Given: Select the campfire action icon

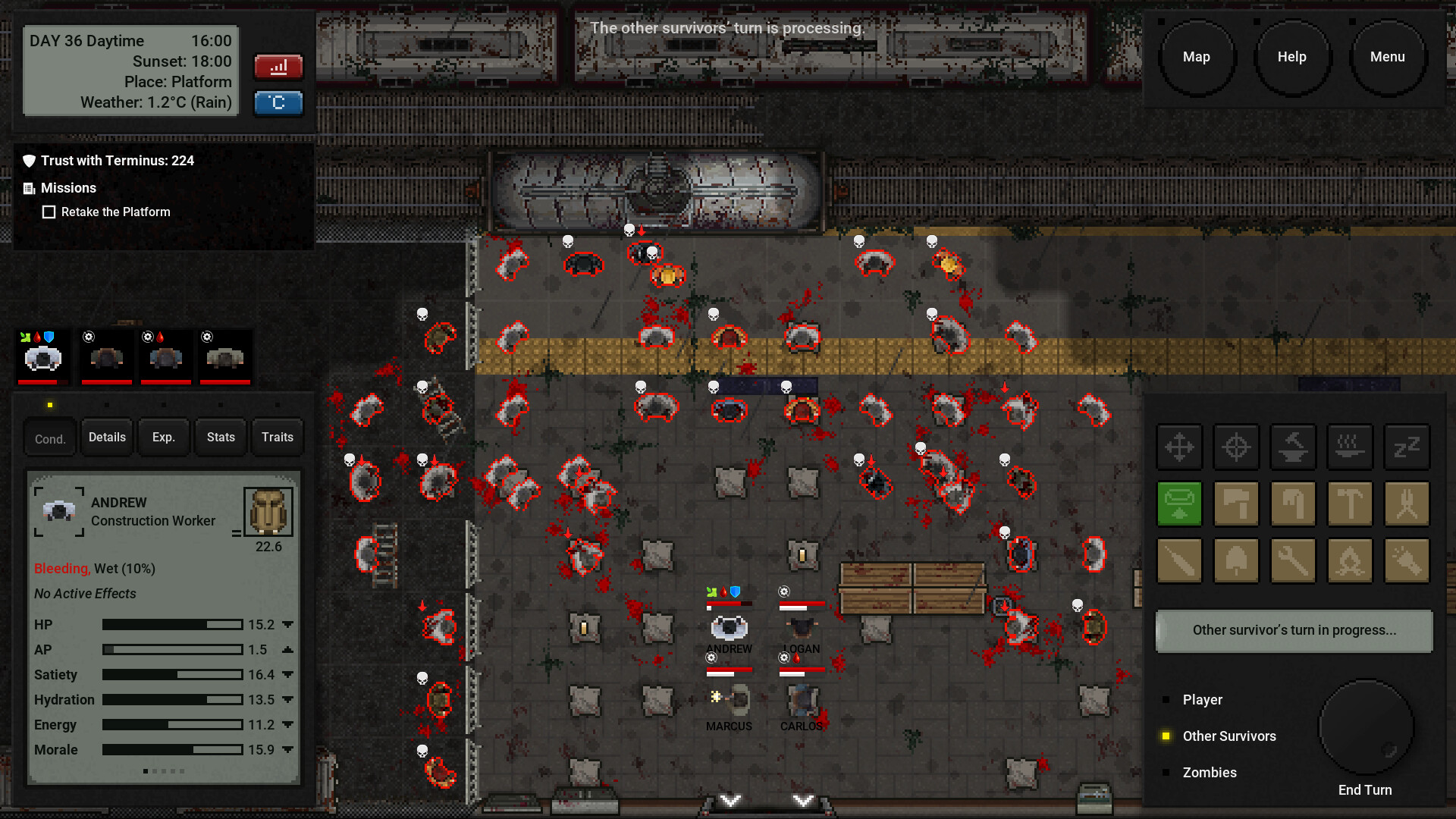Looking at the screenshot, I should [x=1350, y=561].
